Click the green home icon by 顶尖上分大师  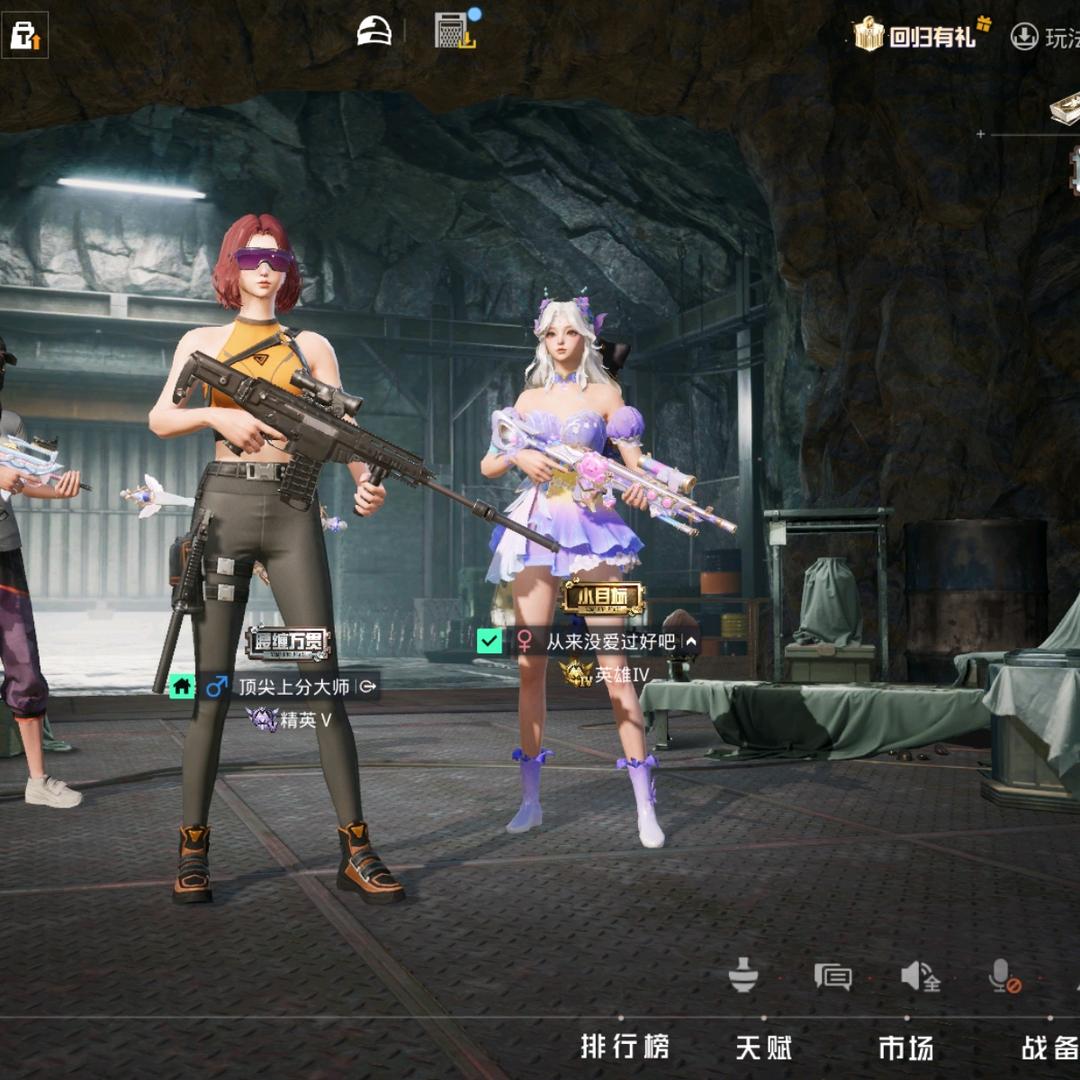pos(182,687)
